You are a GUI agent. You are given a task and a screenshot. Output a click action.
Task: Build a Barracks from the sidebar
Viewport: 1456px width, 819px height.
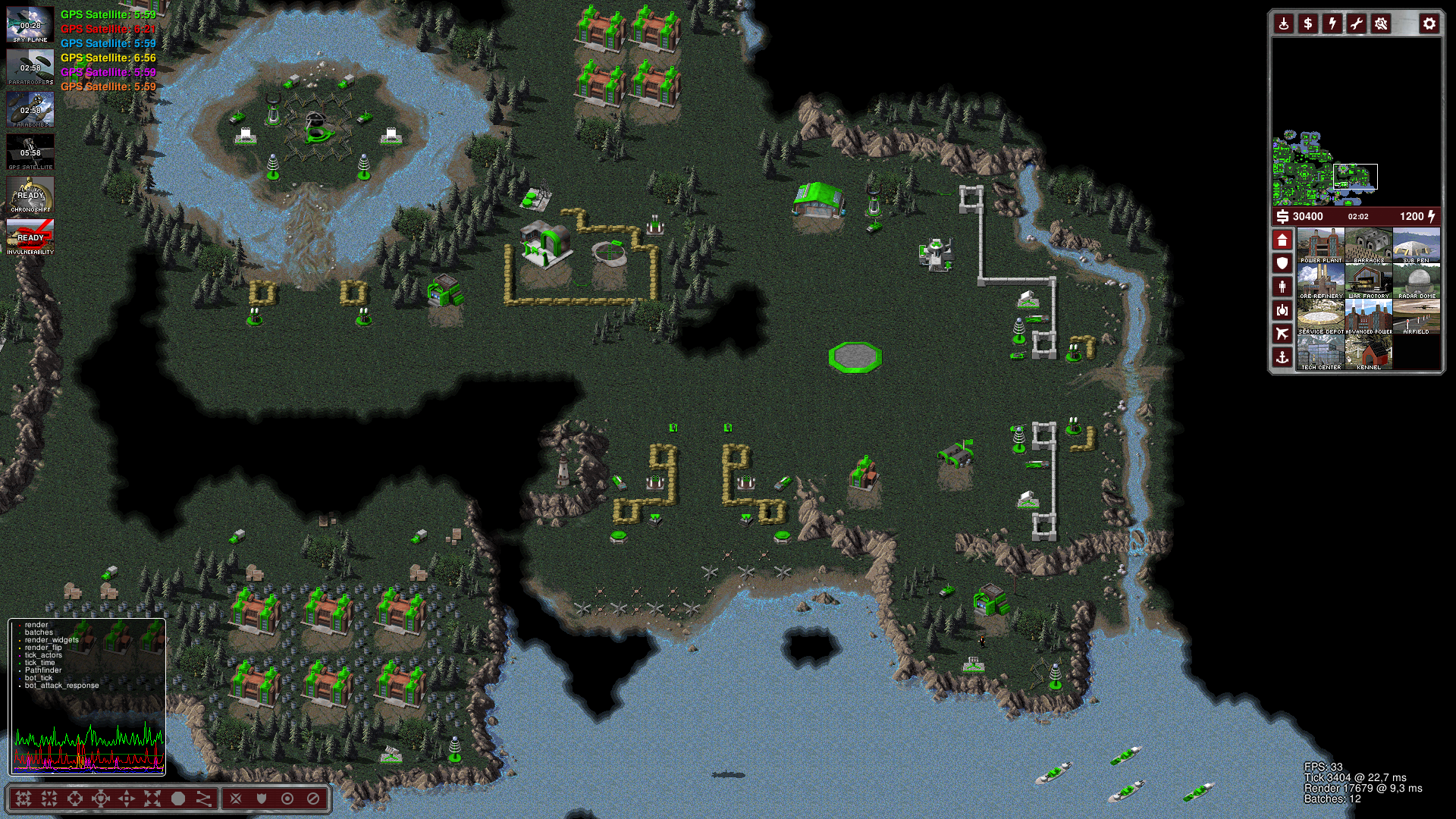coord(1369,245)
